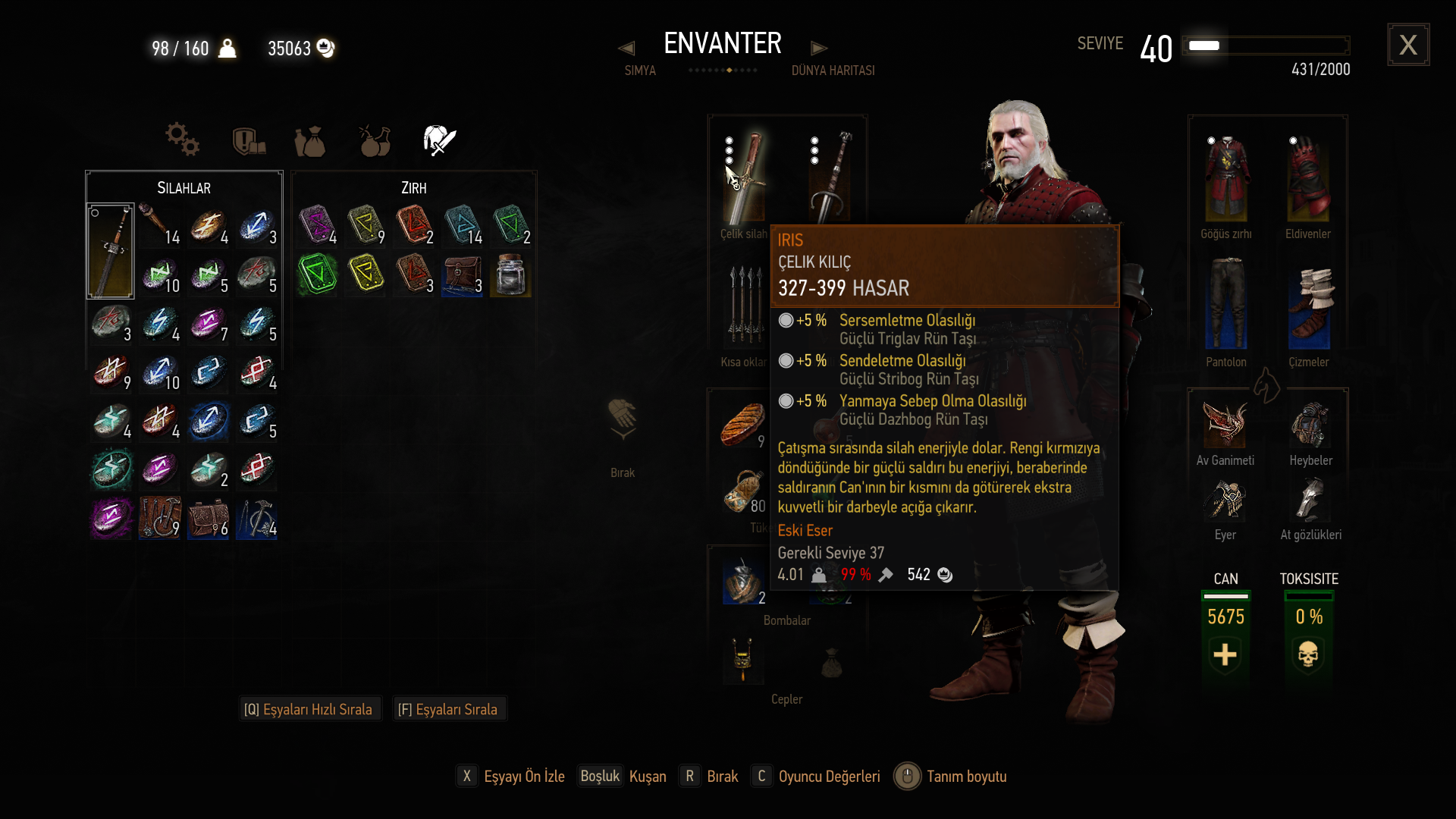
Task: Quick sort items with Eşyaları Hızlı Sırala
Action: (x=309, y=709)
